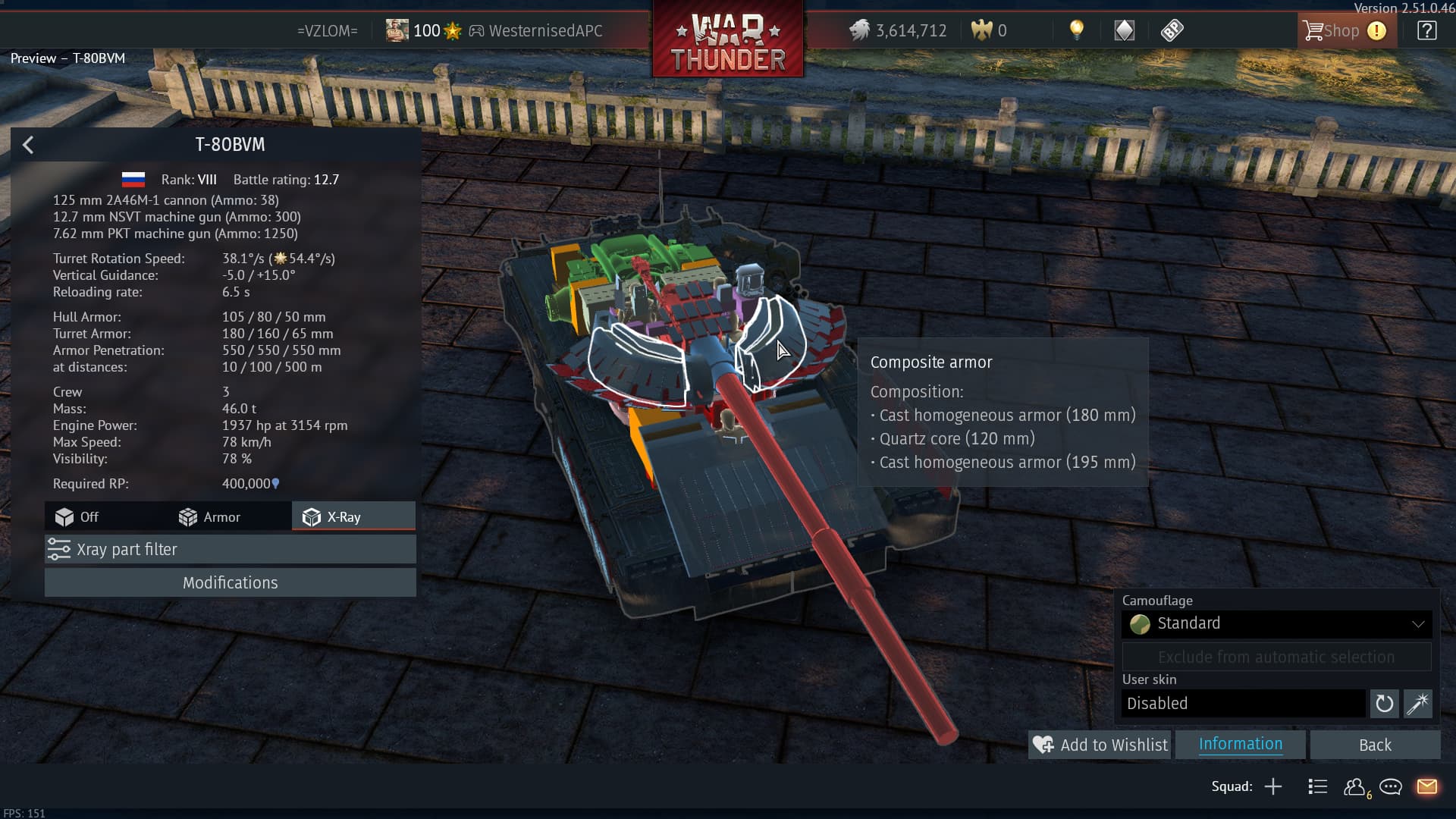Image resolution: width=1456 pixels, height=819 pixels.
Task: Select the Armor view mode
Action: [210, 517]
